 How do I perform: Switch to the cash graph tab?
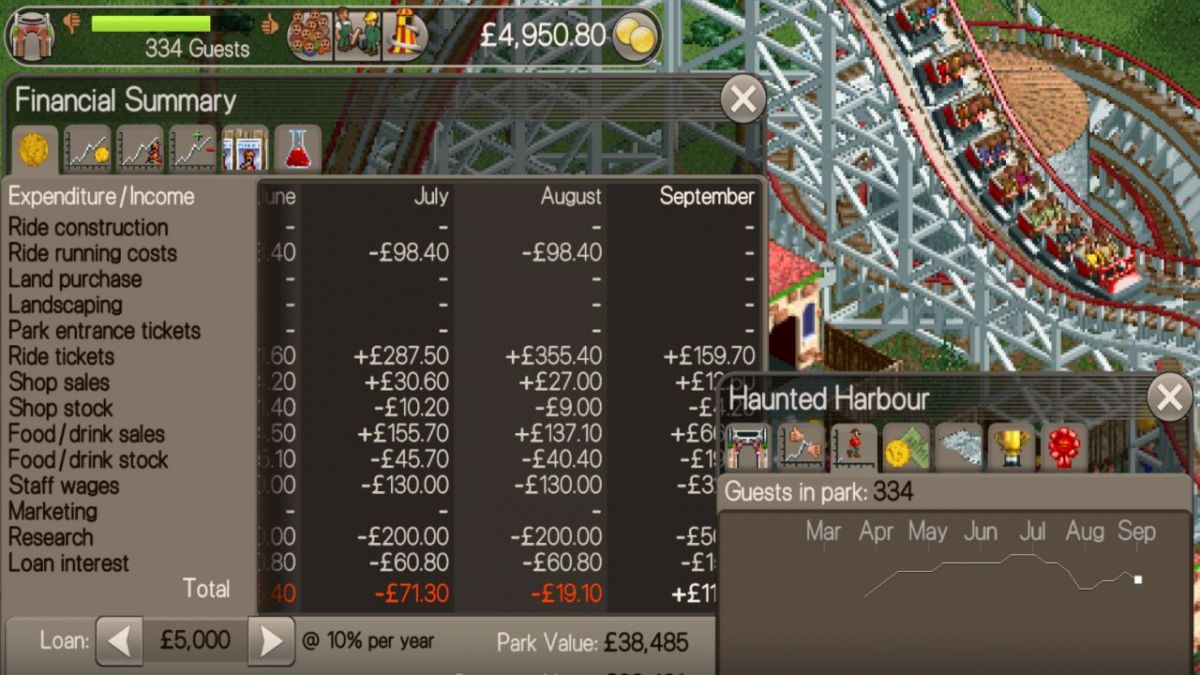pyautogui.click(x=88, y=150)
